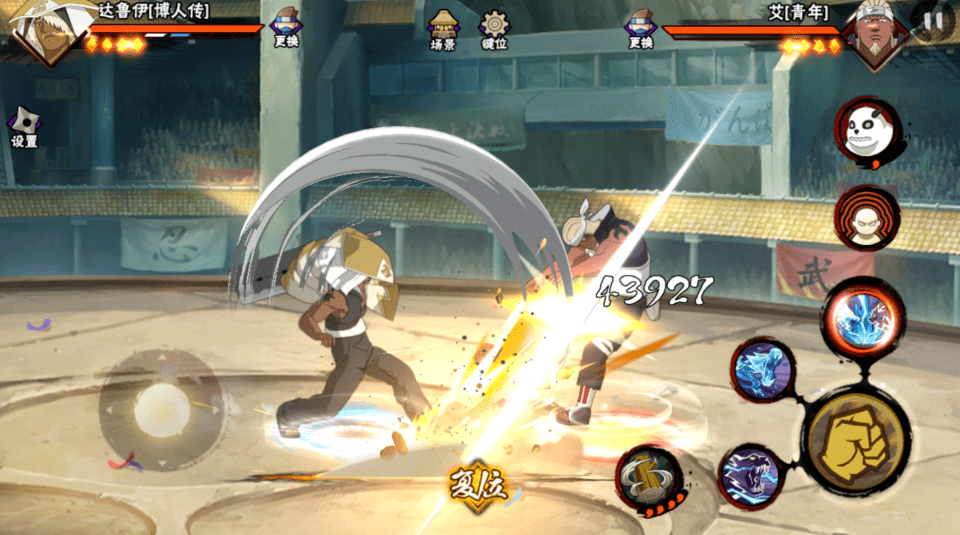Tap the virtual joystick center knob
The height and width of the screenshot is (535, 960).
pyautogui.click(x=160, y=406)
